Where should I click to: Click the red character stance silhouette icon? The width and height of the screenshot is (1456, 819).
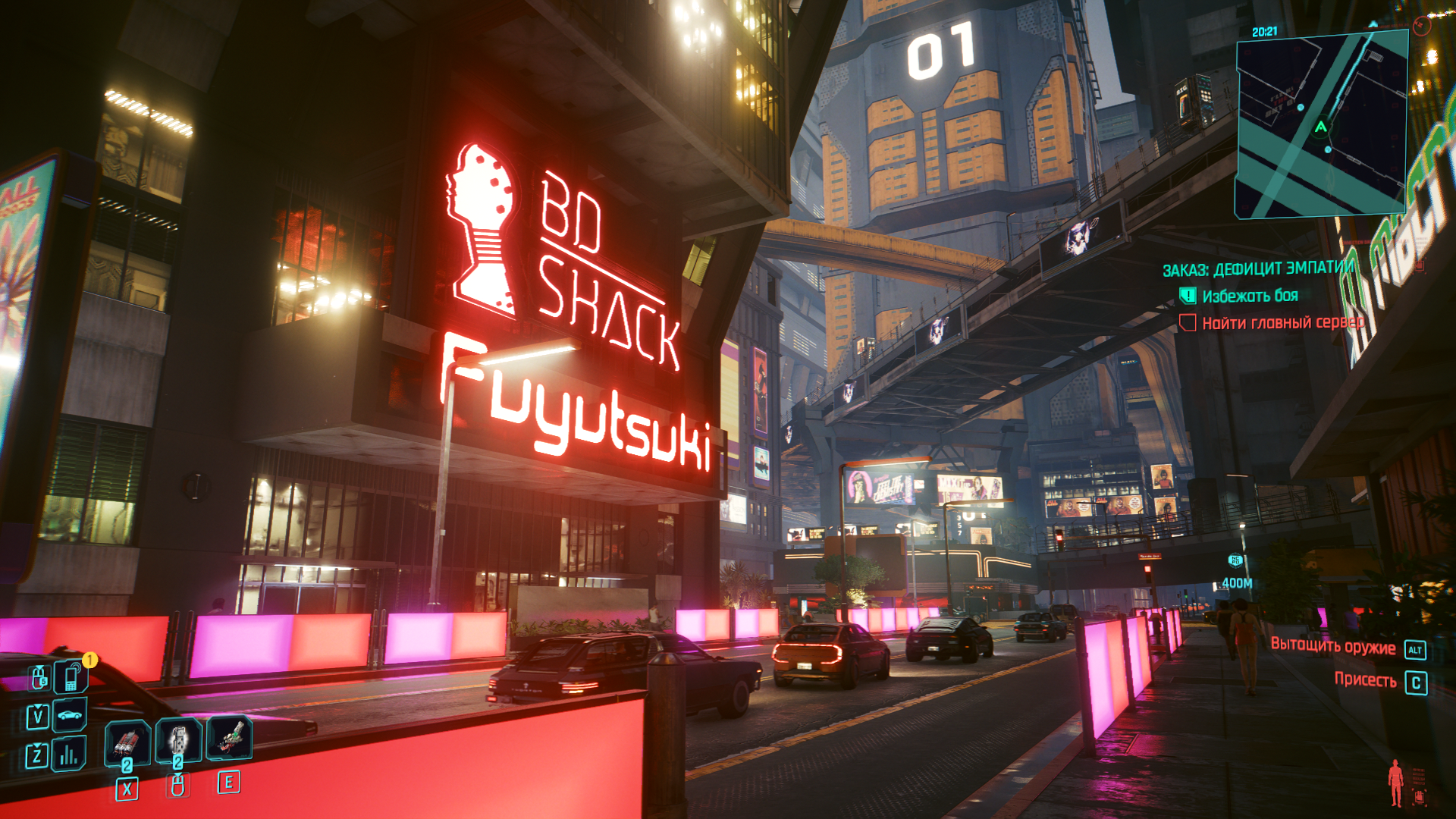click(1395, 783)
